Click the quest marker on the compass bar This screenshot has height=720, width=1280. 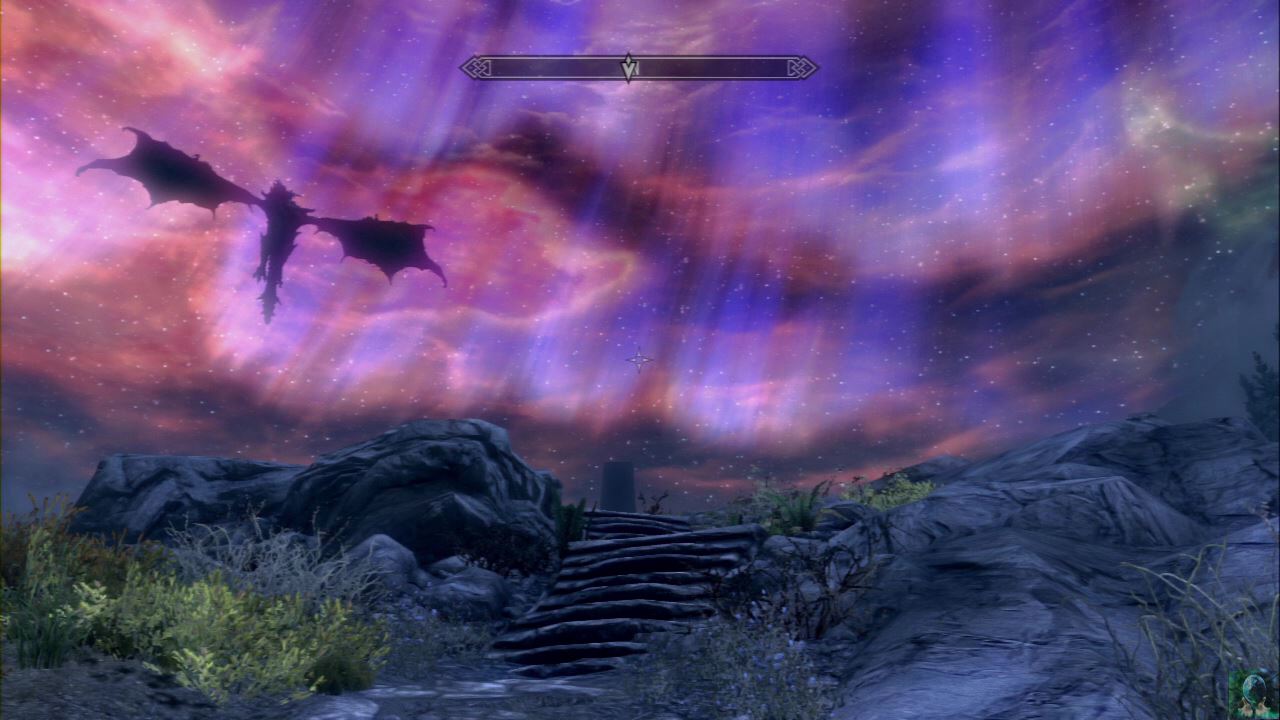(x=628, y=67)
